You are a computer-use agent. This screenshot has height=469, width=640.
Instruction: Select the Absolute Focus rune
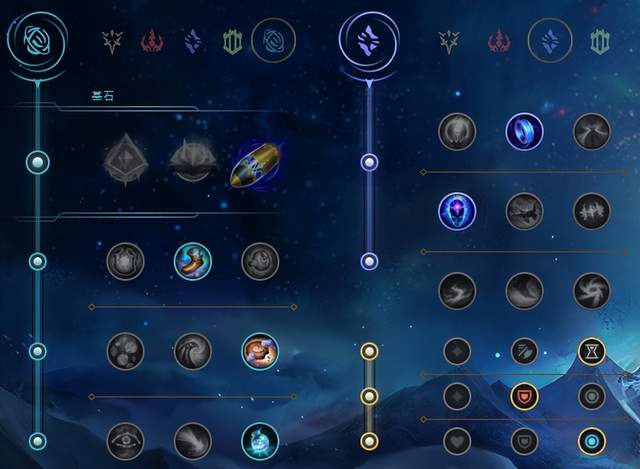tap(591, 211)
